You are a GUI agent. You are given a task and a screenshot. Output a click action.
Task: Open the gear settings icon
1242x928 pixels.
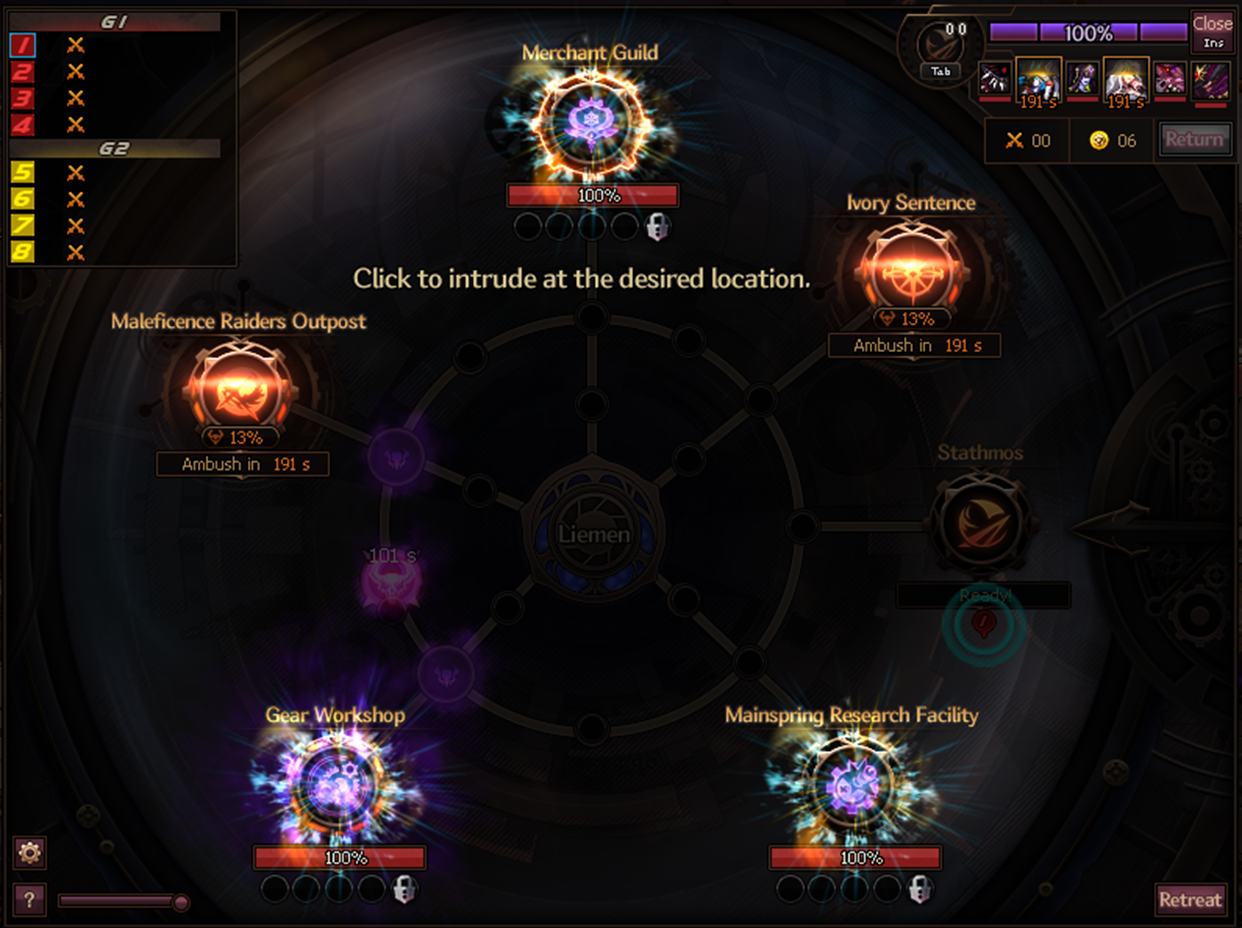click(30, 853)
